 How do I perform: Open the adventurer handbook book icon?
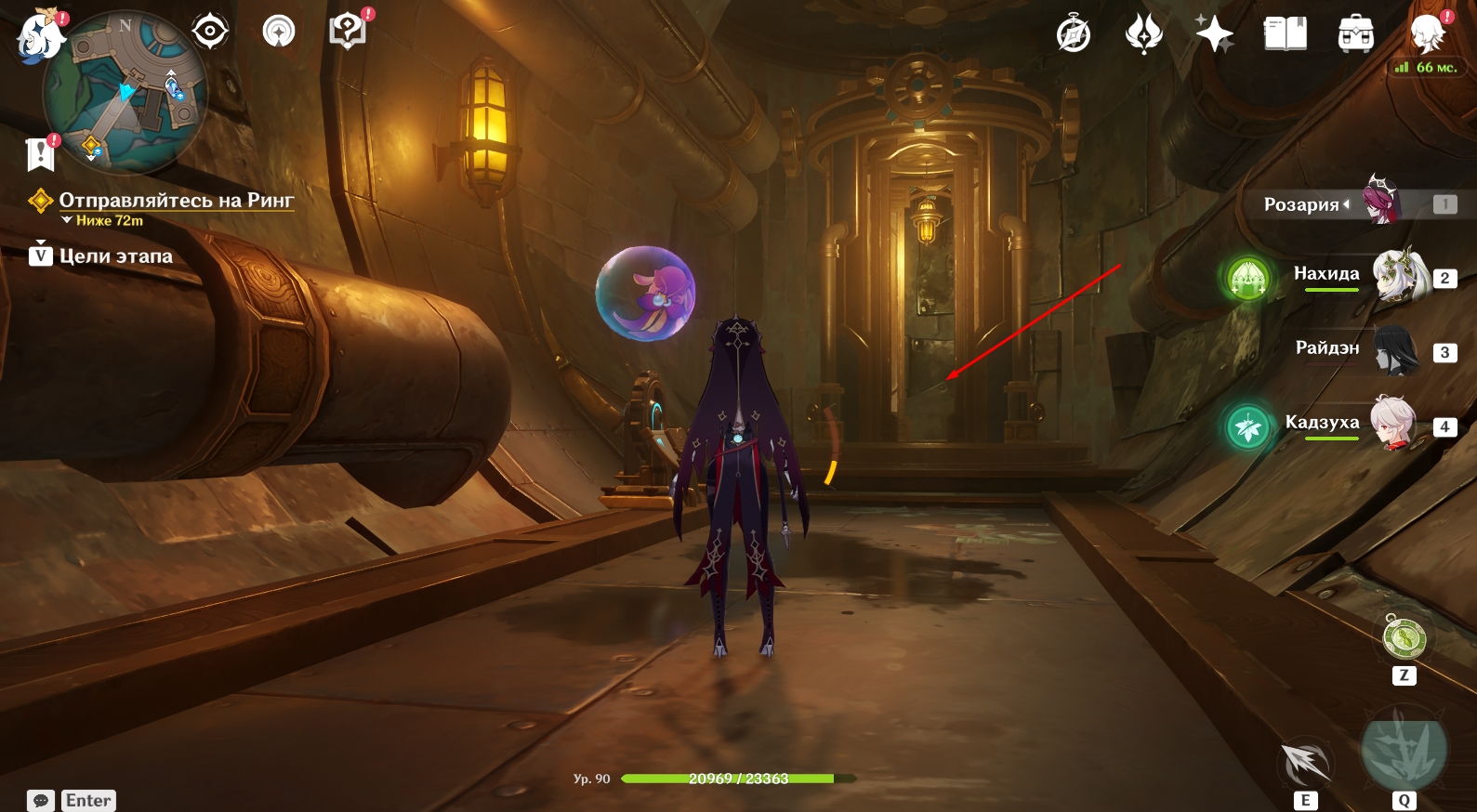pyautogui.click(x=1286, y=34)
